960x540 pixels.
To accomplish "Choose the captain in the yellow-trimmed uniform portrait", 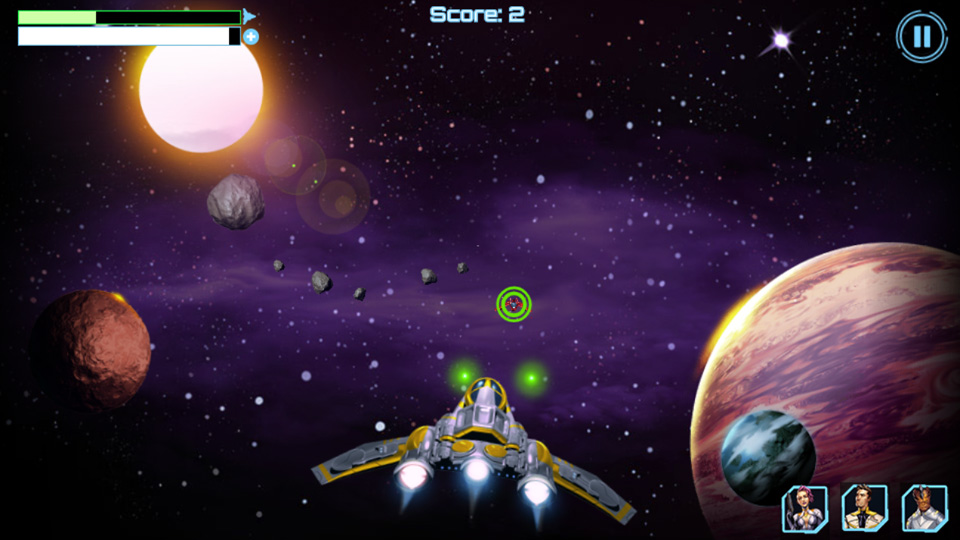I will [x=864, y=508].
